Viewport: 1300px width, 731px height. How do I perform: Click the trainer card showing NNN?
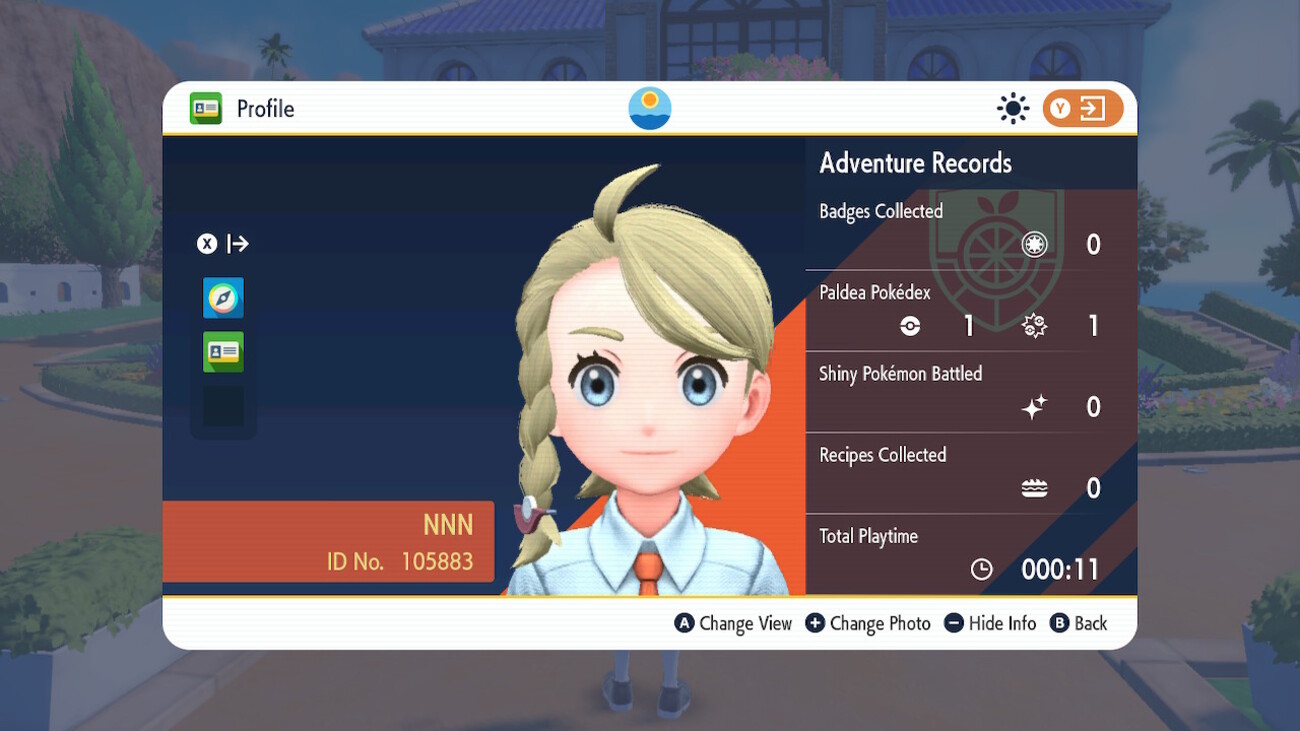328,542
